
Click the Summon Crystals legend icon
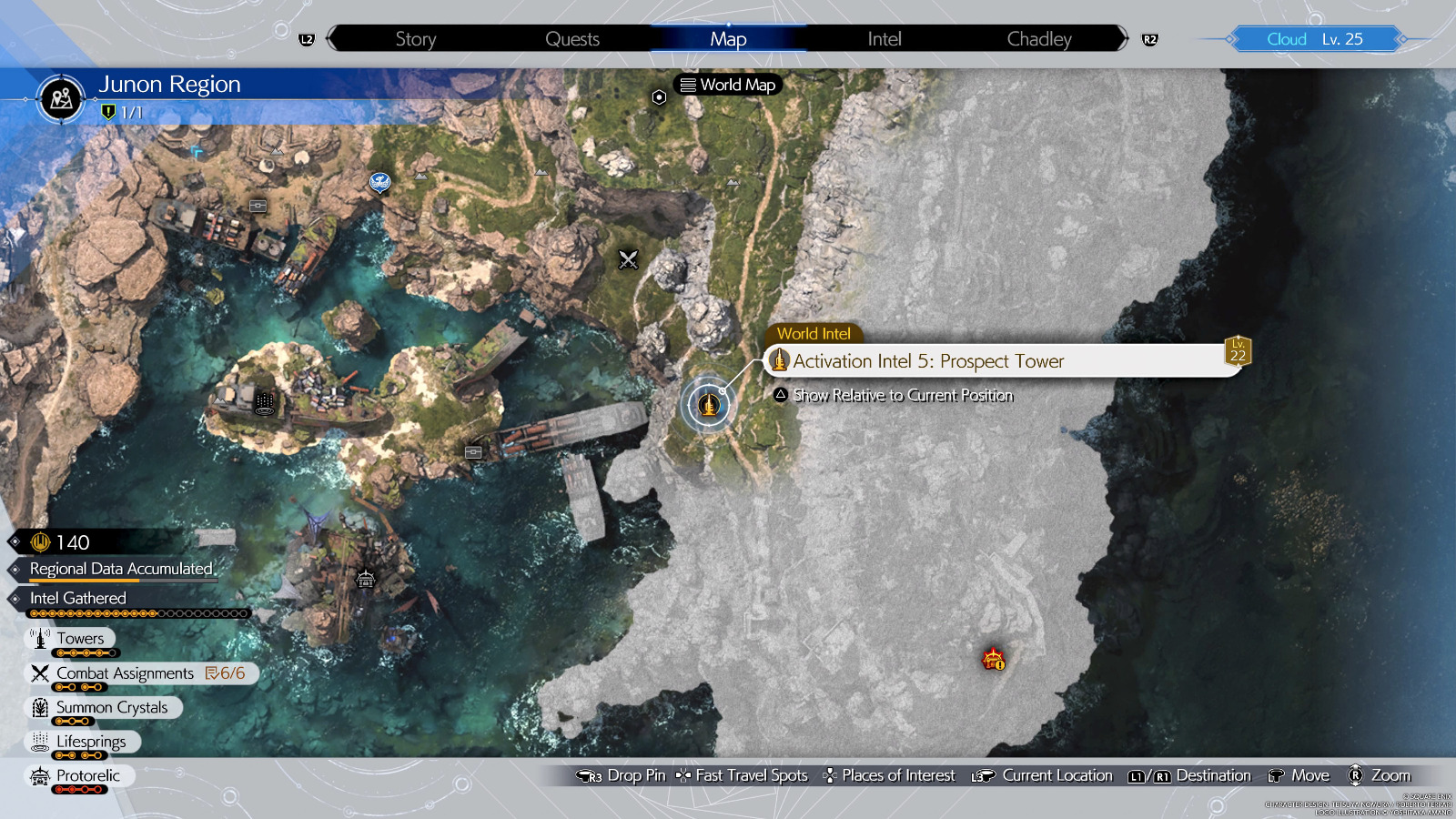point(38,707)
